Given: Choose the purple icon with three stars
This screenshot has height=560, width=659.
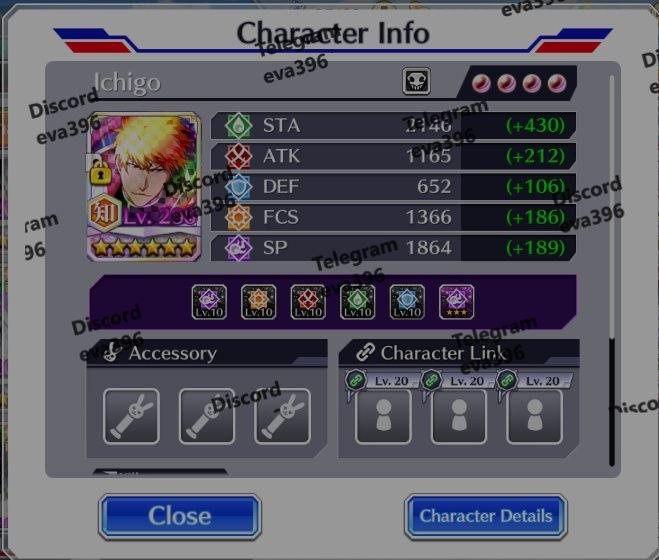Looking at the screenshot, I should point(456,302).
